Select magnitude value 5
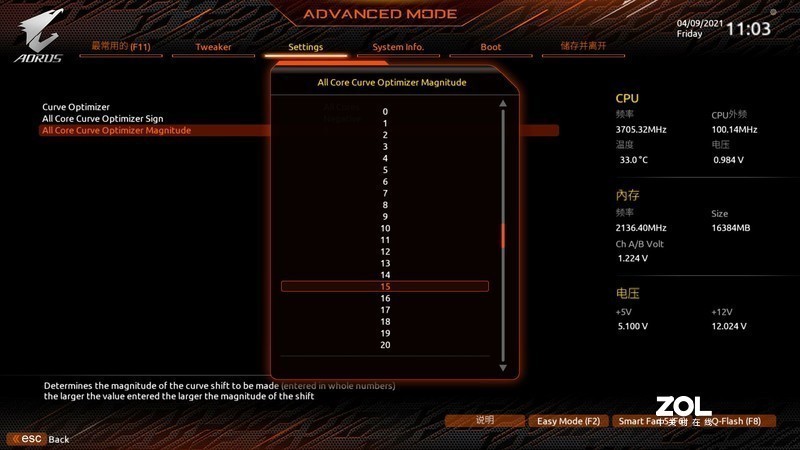The image size is (800, 450). (x=385, y=170)
